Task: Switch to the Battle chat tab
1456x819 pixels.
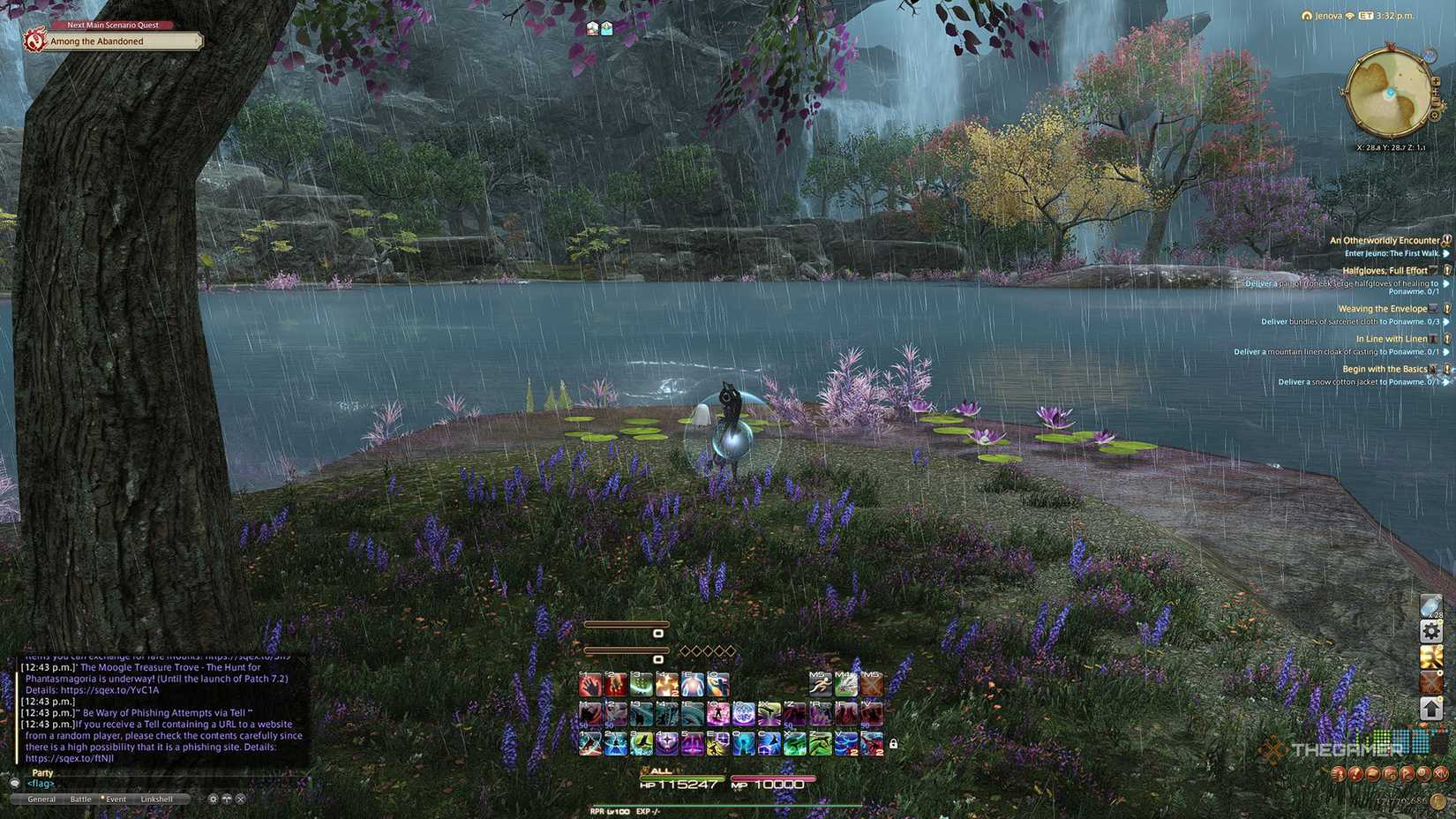Action: point(80,798)
